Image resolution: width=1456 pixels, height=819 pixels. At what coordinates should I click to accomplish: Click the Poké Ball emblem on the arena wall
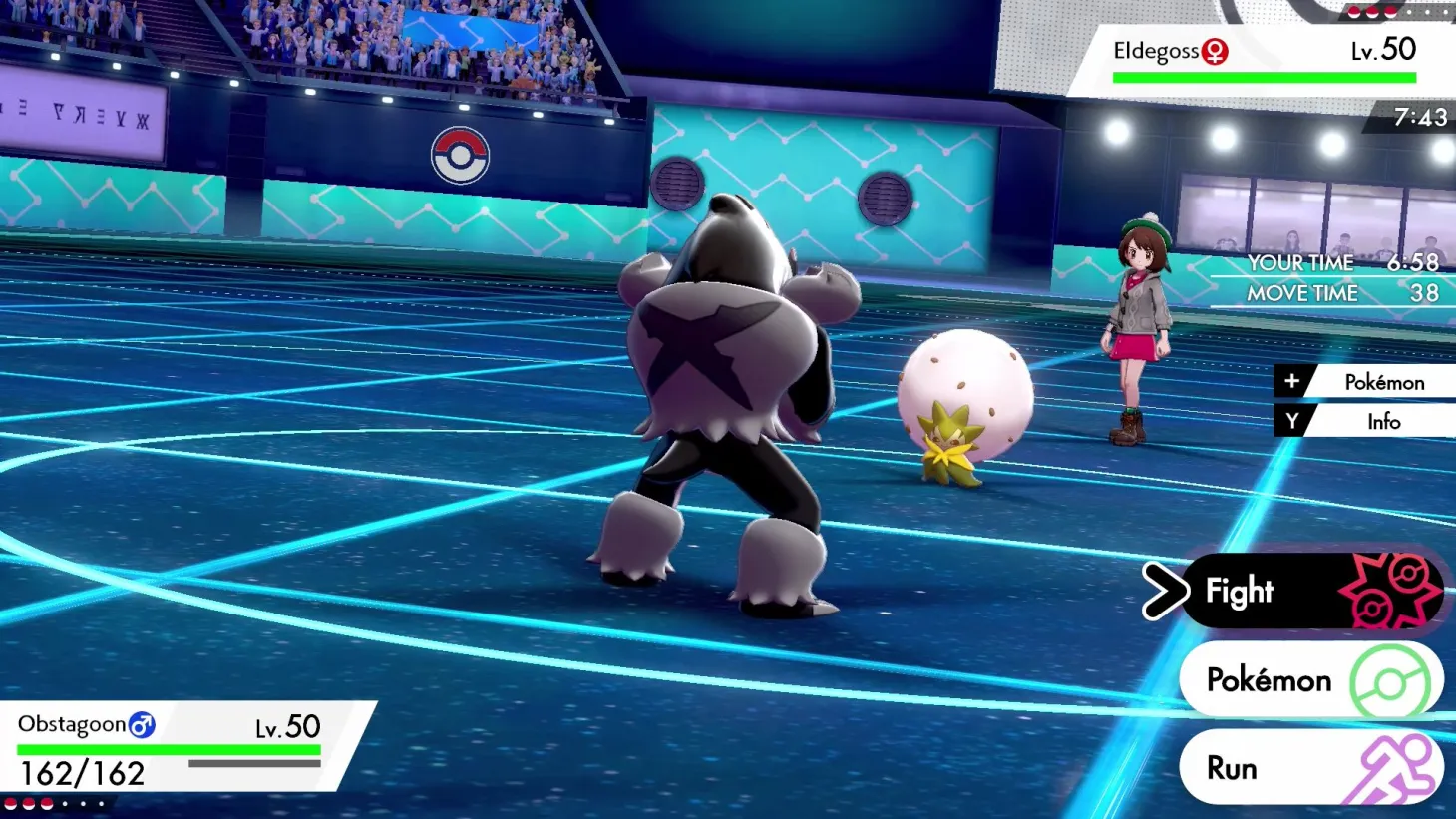[460, 157]
